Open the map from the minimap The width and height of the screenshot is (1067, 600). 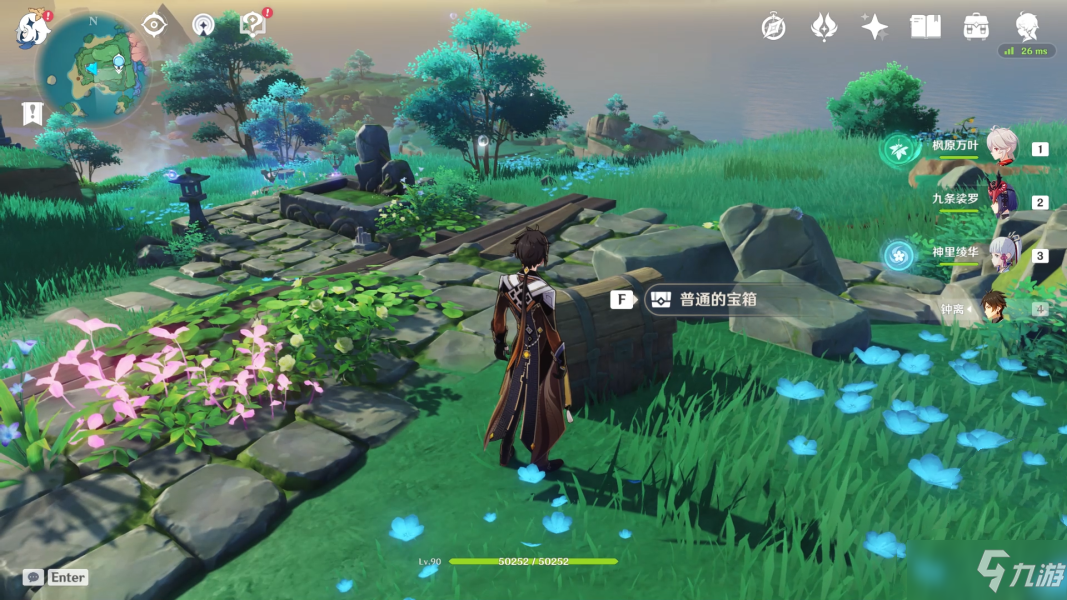click(94, 68)
